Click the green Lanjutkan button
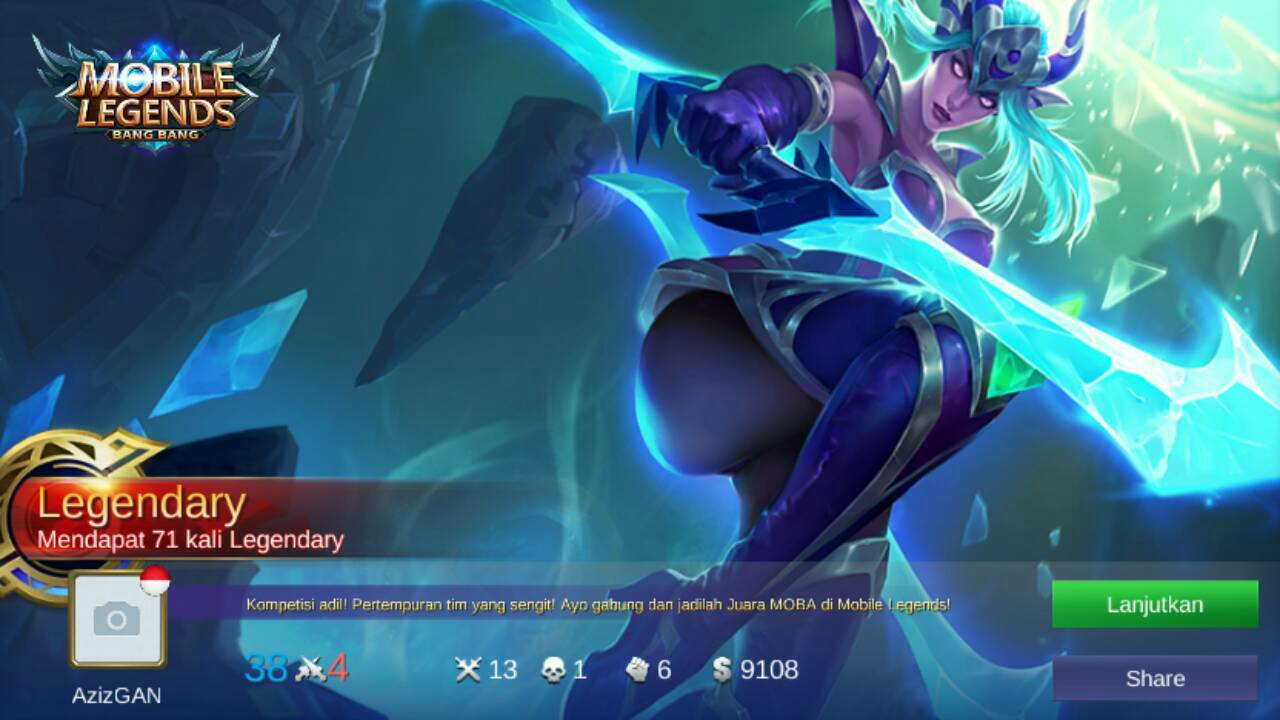Image resolution: width=1280 pixels, height=720 pixels. coord(1154,604)
